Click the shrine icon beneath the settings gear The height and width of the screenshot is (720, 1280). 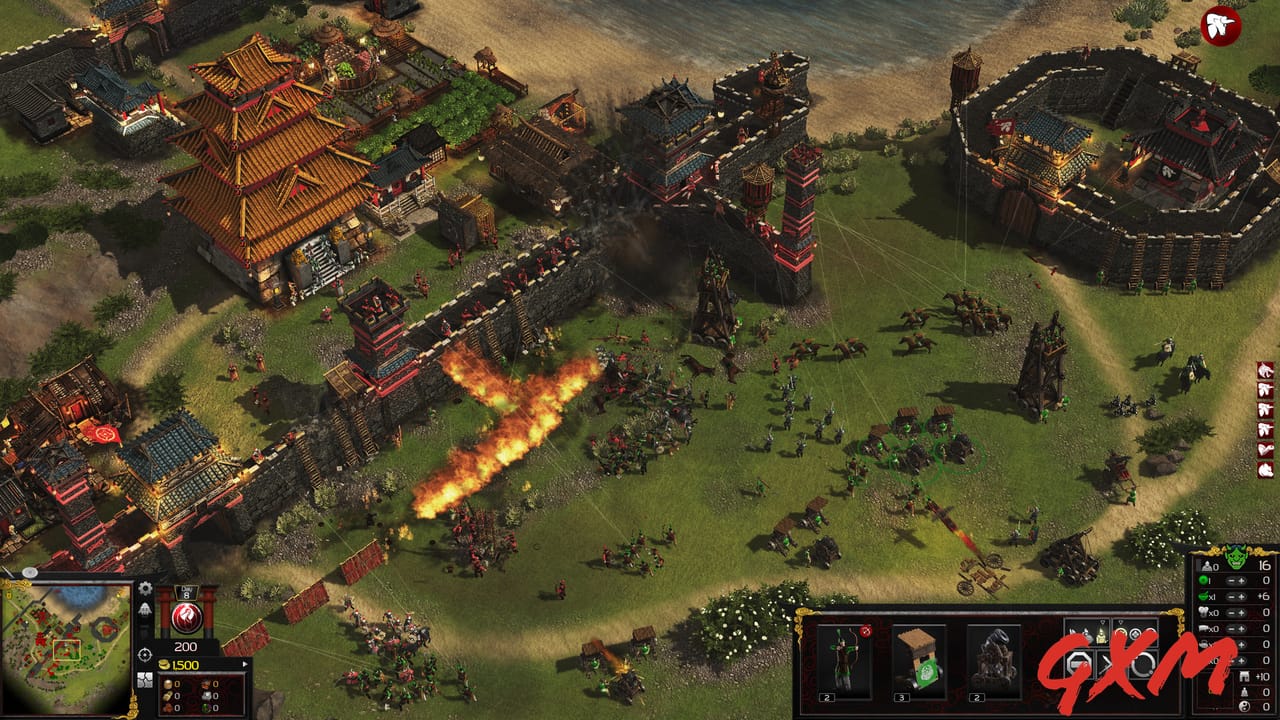tap(145, 611)
